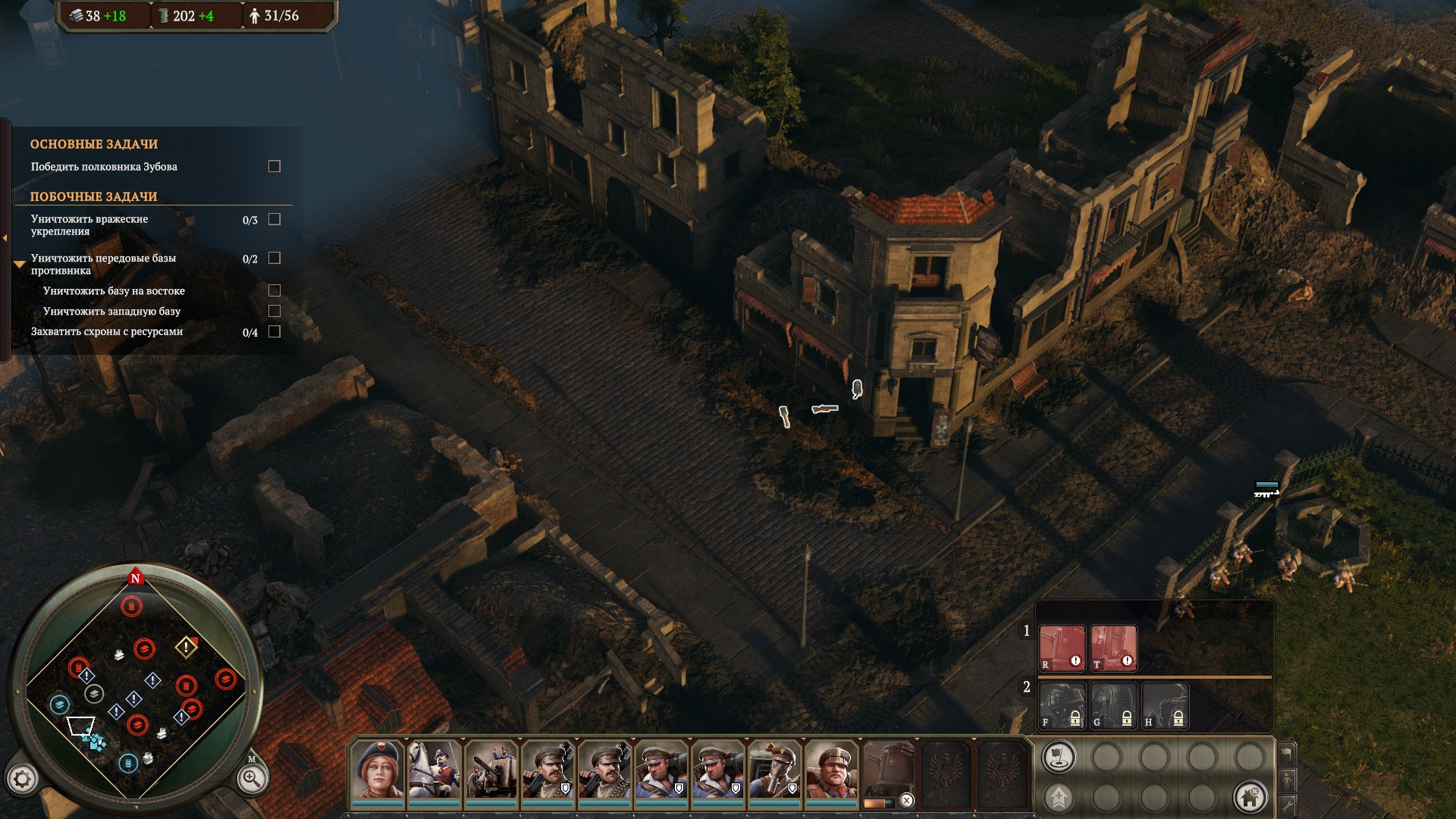Select the red-beret woman hero portrait
Viewport: 1456px width, 819px height.
pyautogui.click(x=377, y=769)
